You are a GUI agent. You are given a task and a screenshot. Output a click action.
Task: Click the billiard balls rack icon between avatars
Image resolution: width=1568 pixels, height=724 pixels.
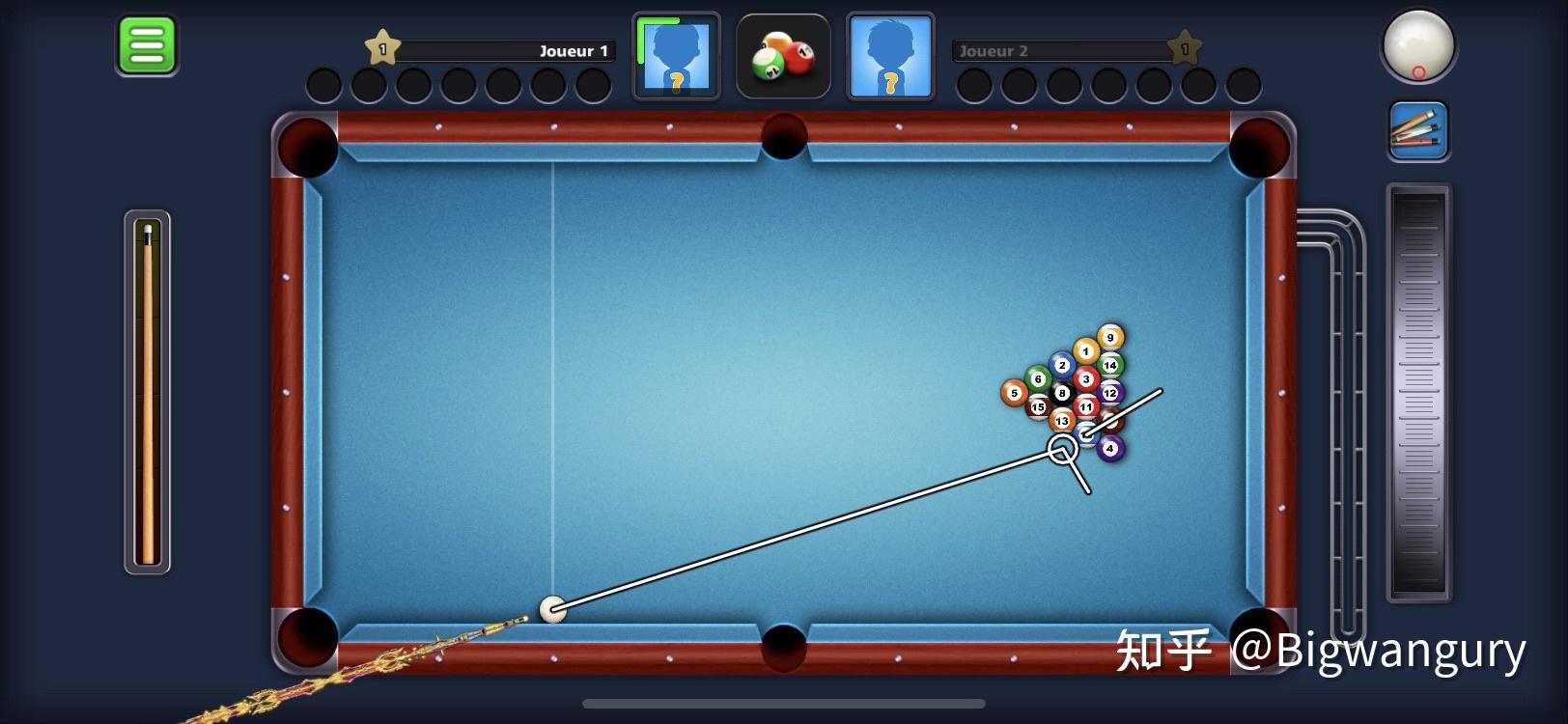point(783,56)
